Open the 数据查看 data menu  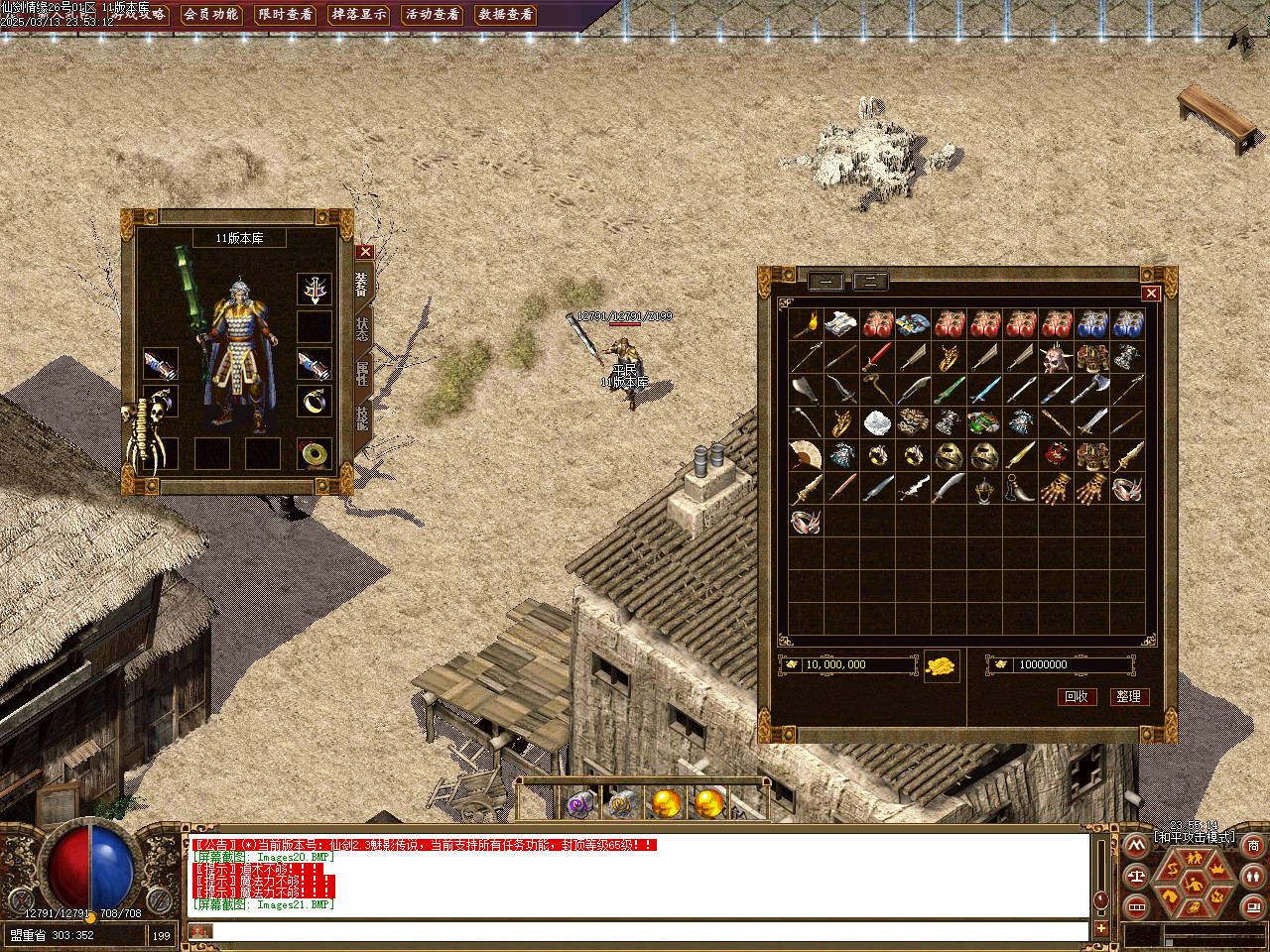[x=505, y=14]
